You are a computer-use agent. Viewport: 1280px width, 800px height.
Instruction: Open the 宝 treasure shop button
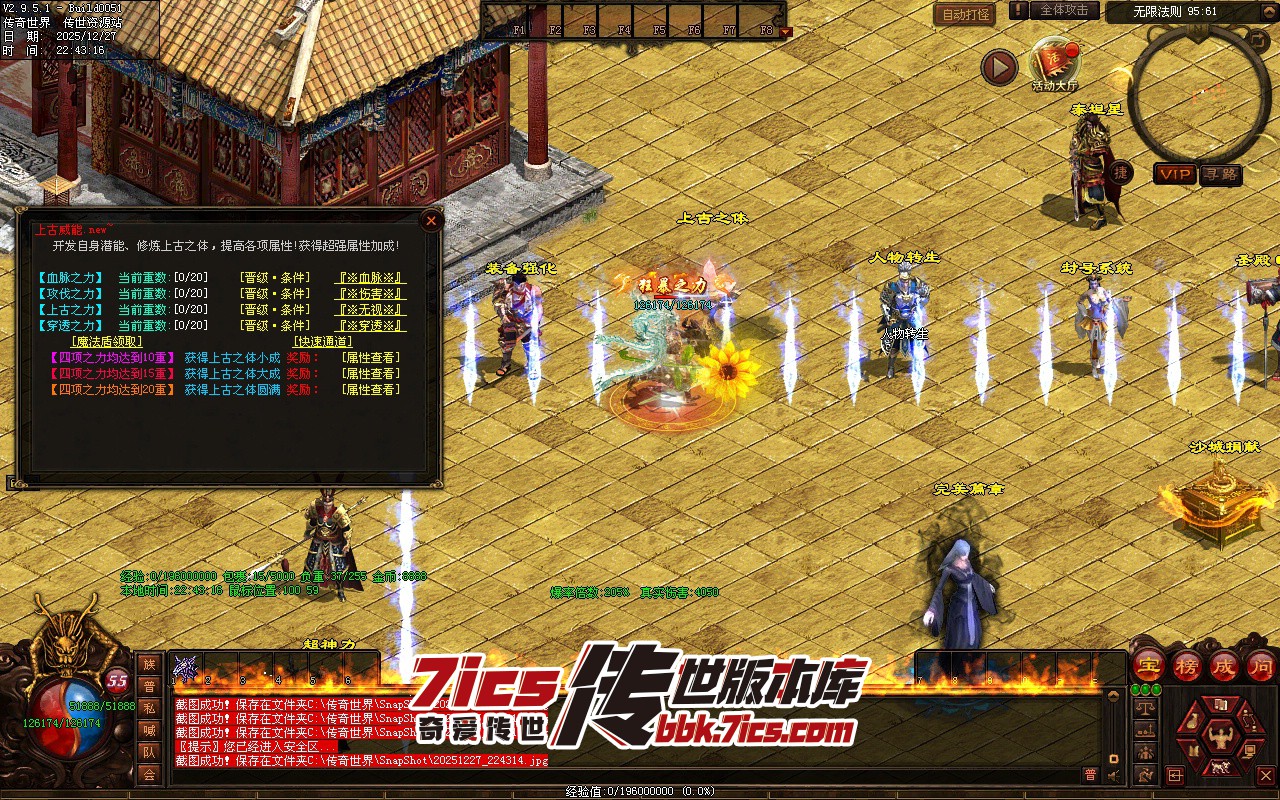pos(1149,665)
